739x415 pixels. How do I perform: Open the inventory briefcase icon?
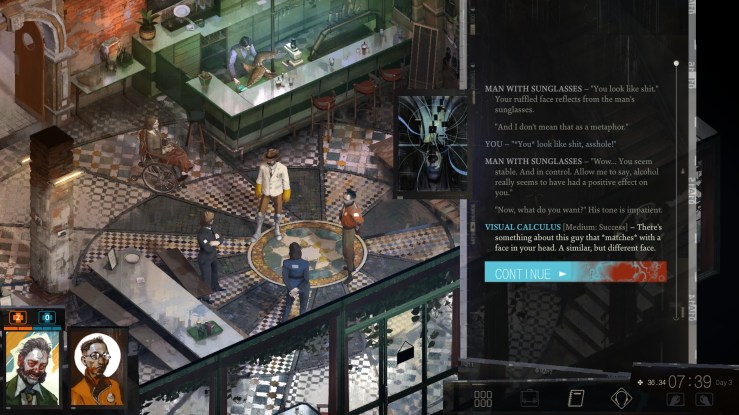(x=530, y=398)
